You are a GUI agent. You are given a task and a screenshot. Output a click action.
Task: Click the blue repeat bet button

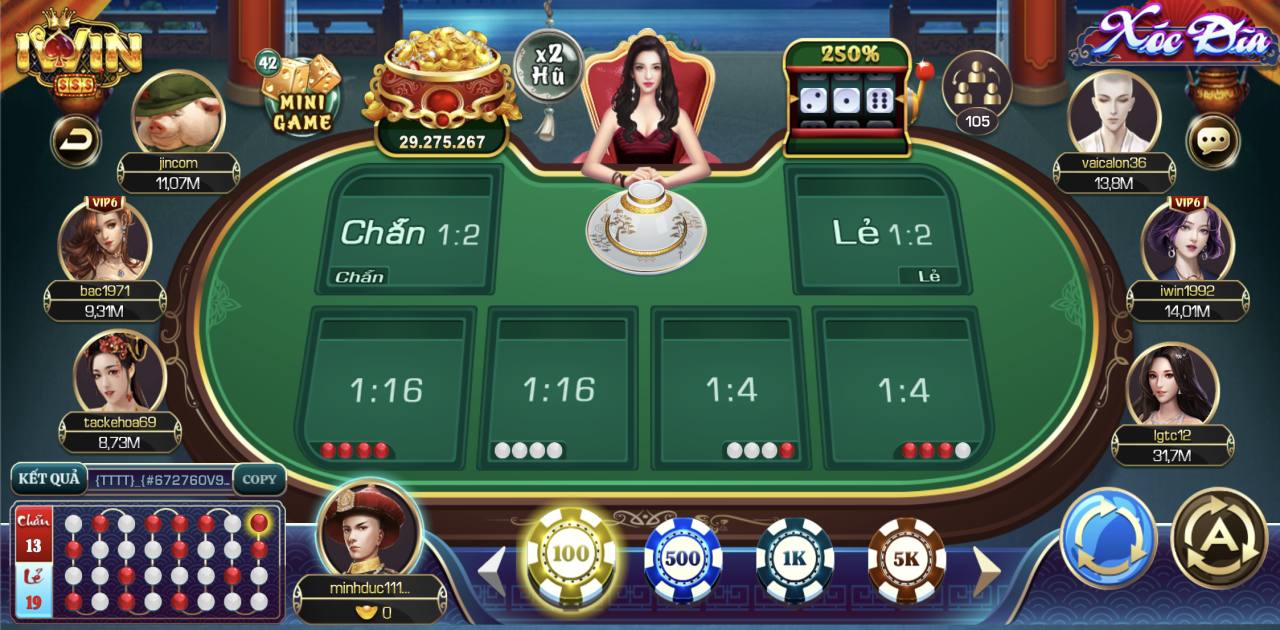pos(1108,538)
